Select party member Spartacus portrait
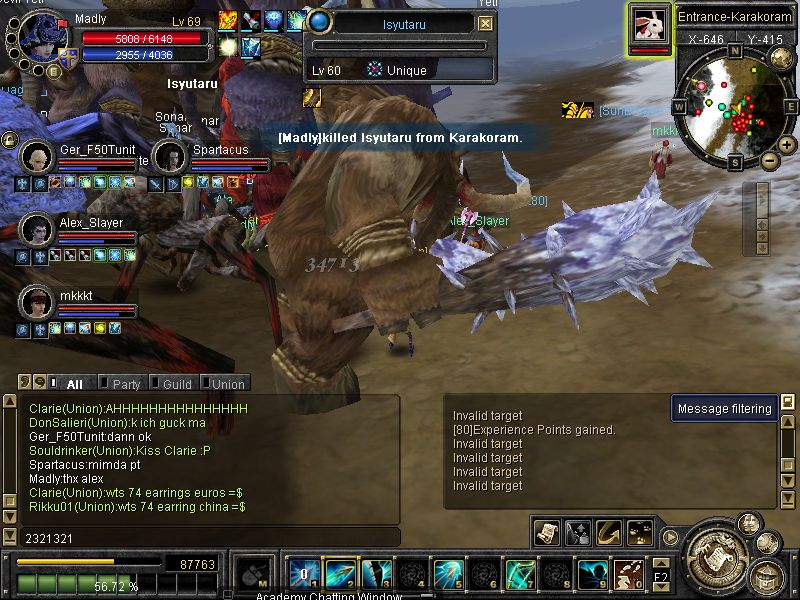The image size is (800, 600). coord(170,157)
